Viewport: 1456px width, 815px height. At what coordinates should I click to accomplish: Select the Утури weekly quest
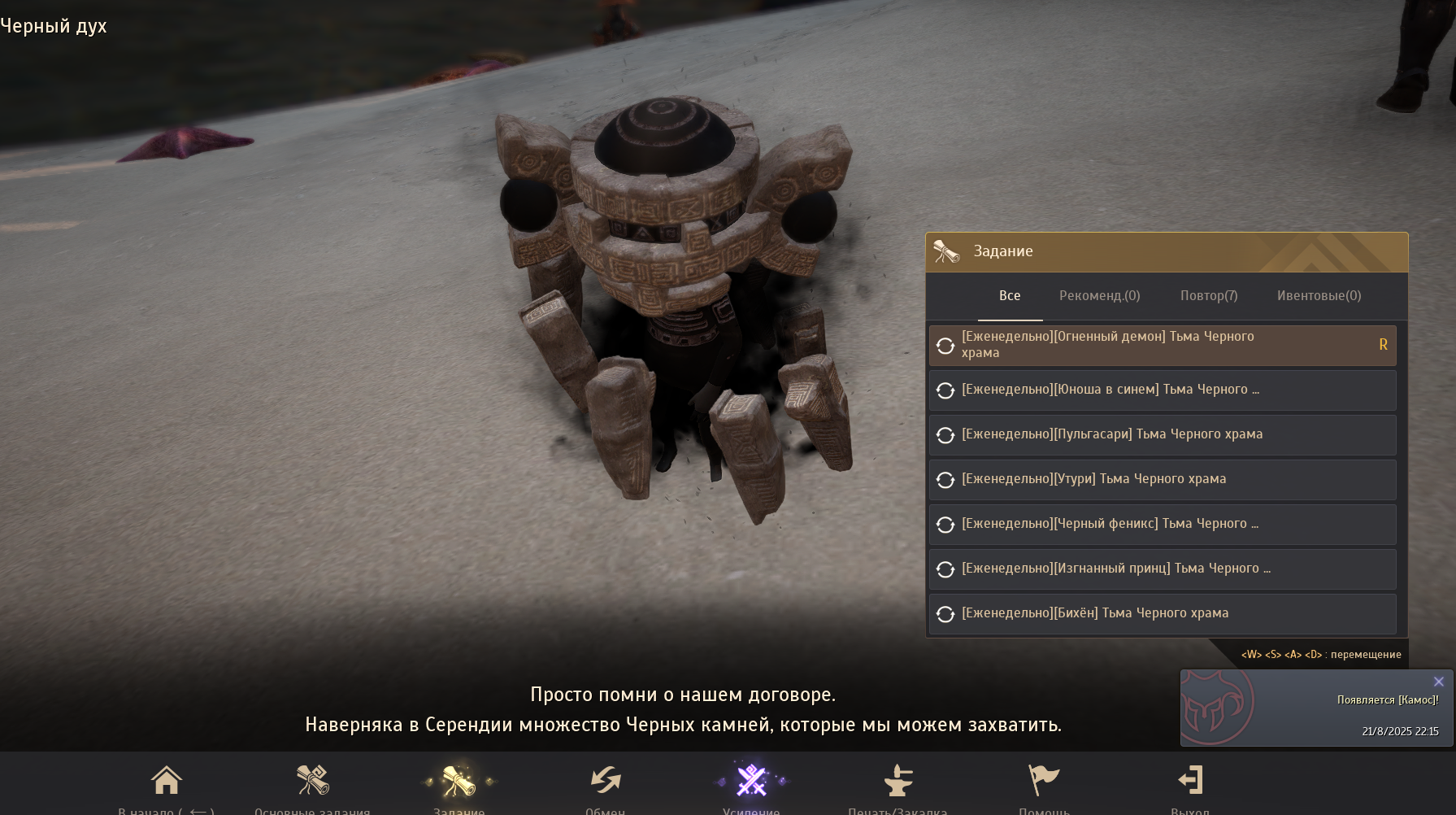point(1163,479)
